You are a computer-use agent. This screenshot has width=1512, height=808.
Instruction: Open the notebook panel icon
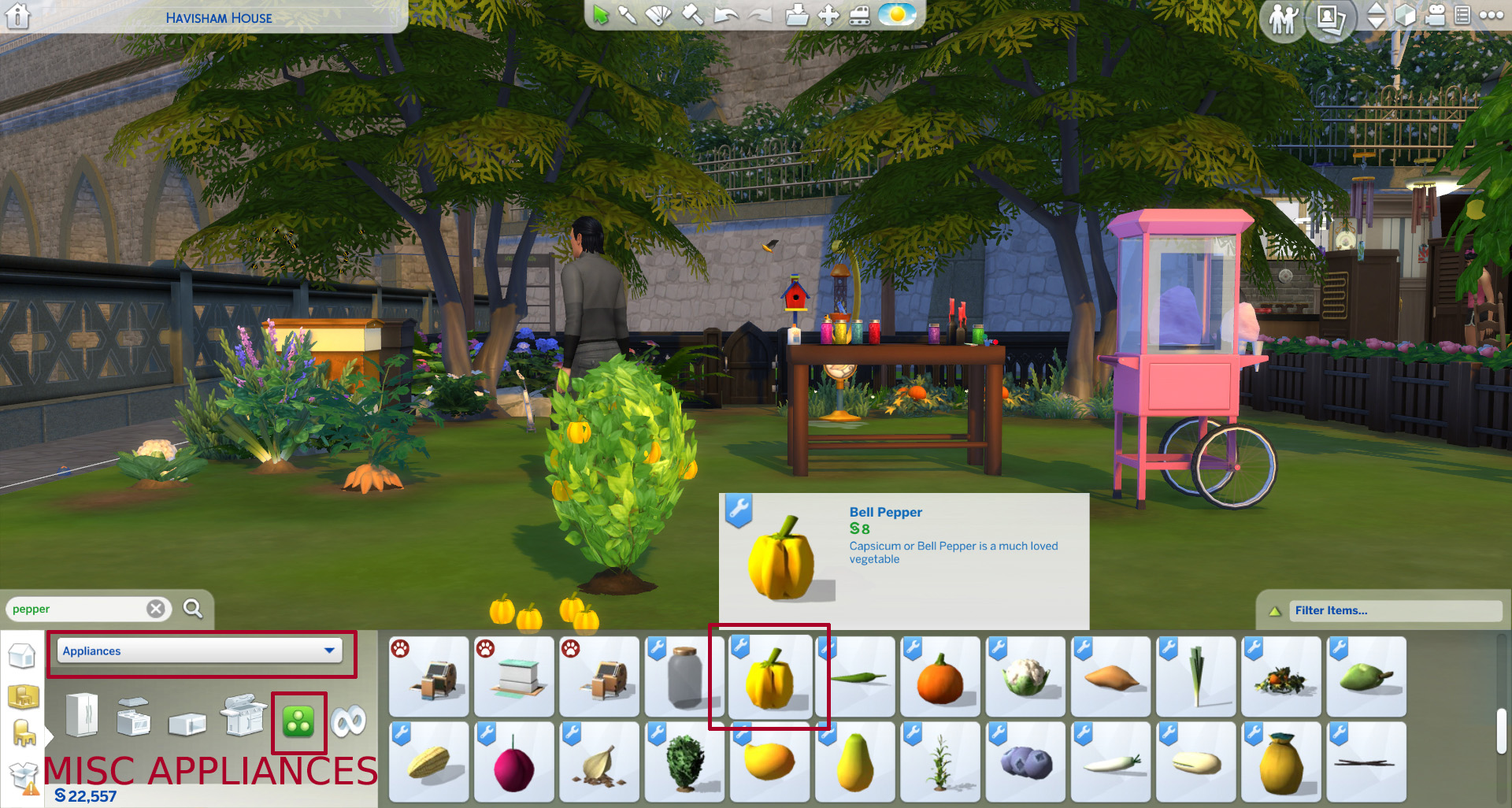1461,16
